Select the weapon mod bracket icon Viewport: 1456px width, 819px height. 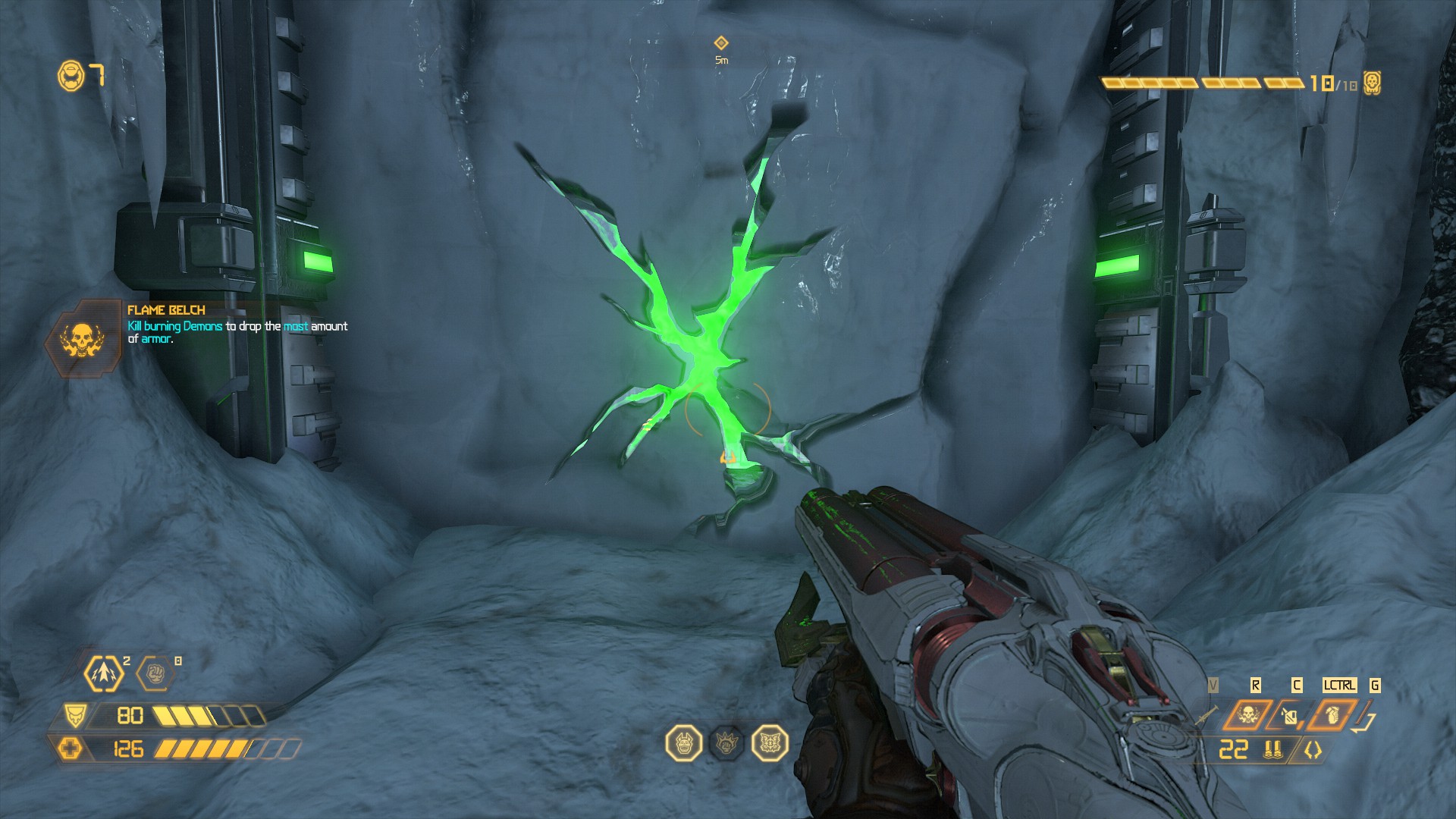pos(1313,750)
